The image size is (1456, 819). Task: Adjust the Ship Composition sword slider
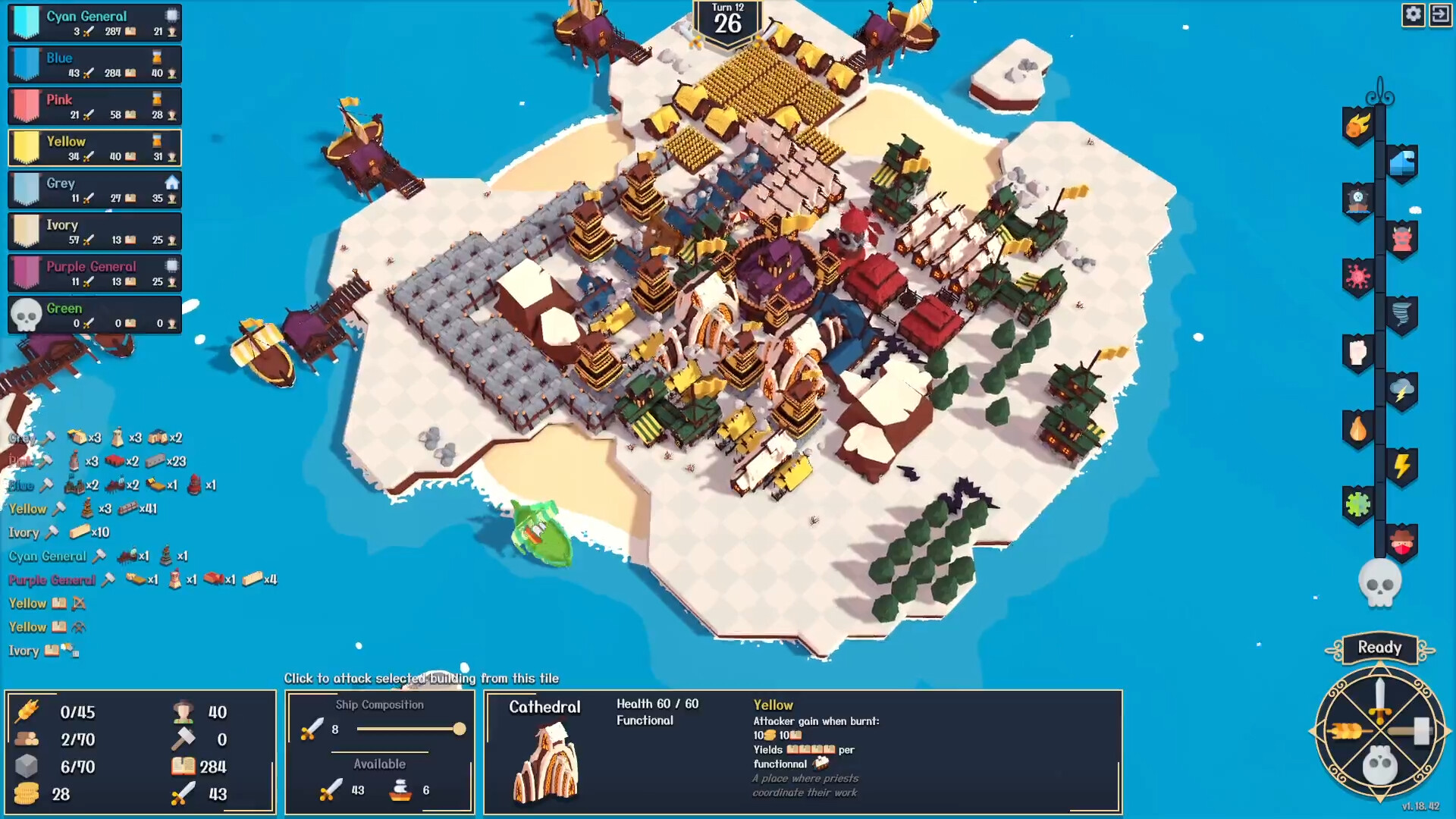(x=461, y=729)
